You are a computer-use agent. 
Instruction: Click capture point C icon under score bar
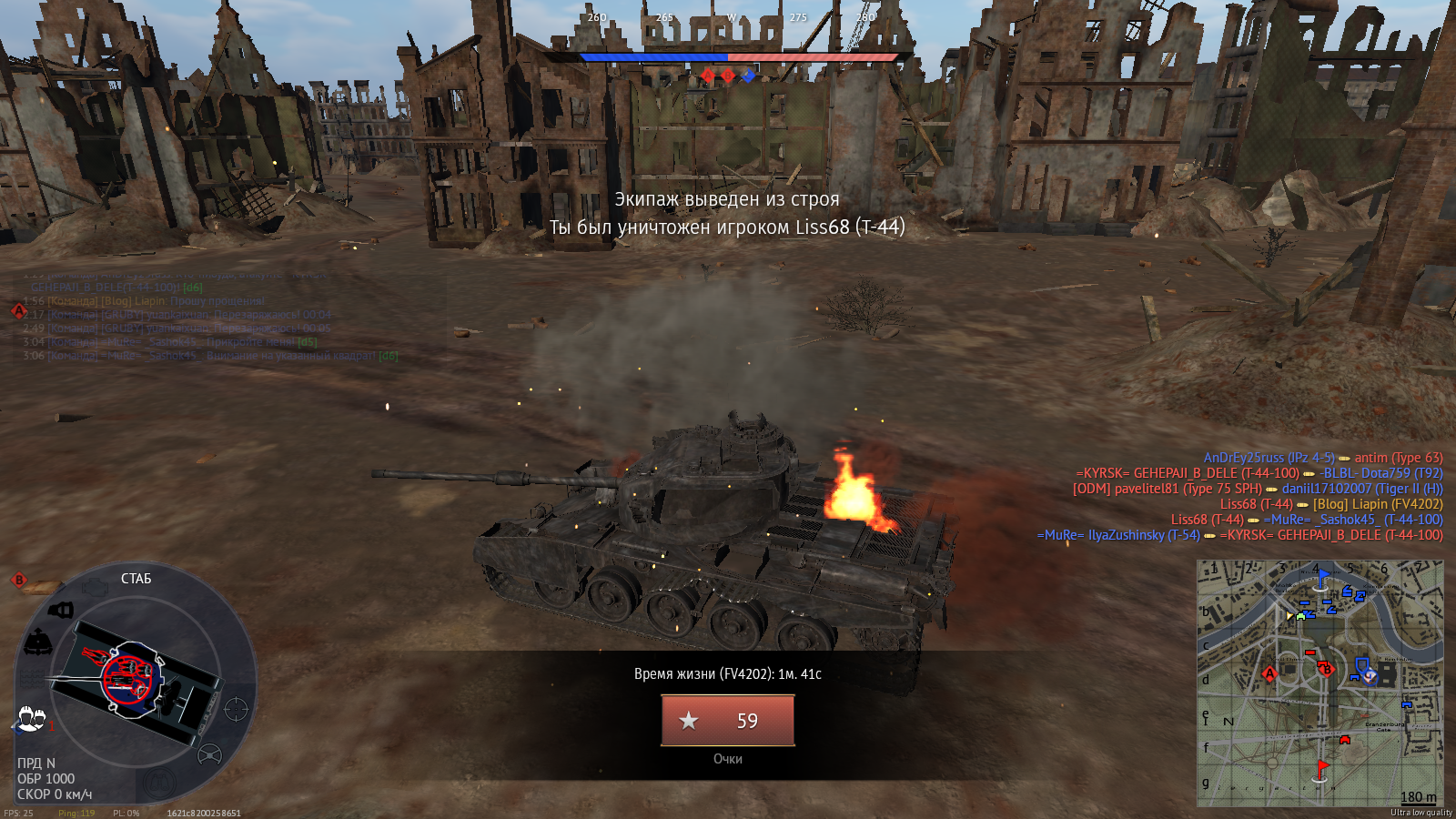(748, 76)
